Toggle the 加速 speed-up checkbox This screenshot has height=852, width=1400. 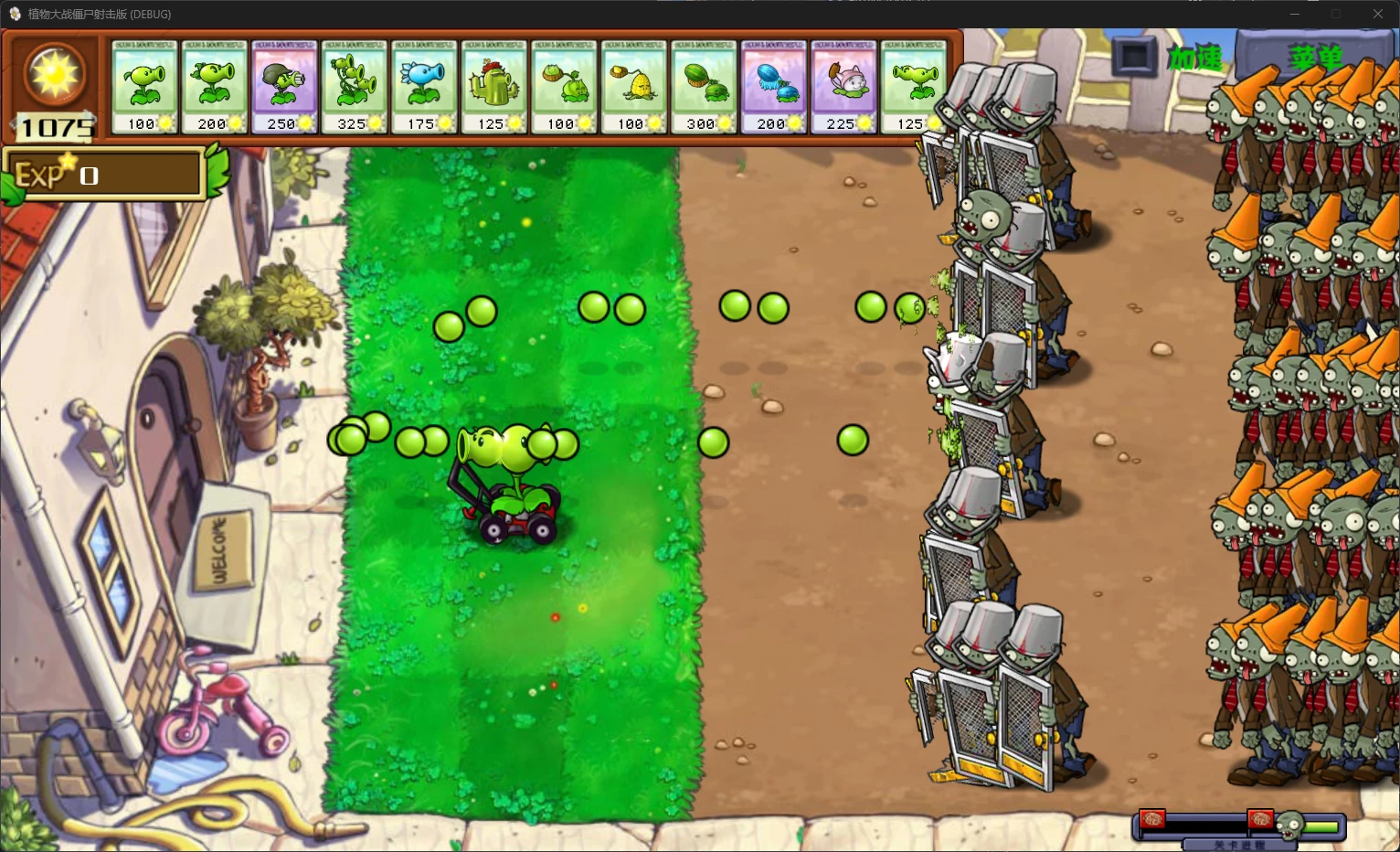[x=1194, y=57]
